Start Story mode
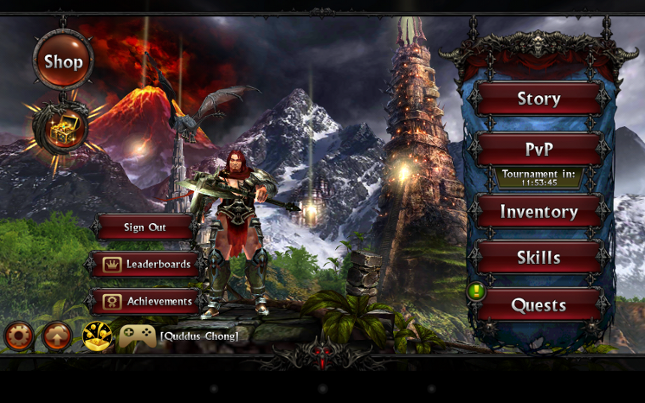 538,99
